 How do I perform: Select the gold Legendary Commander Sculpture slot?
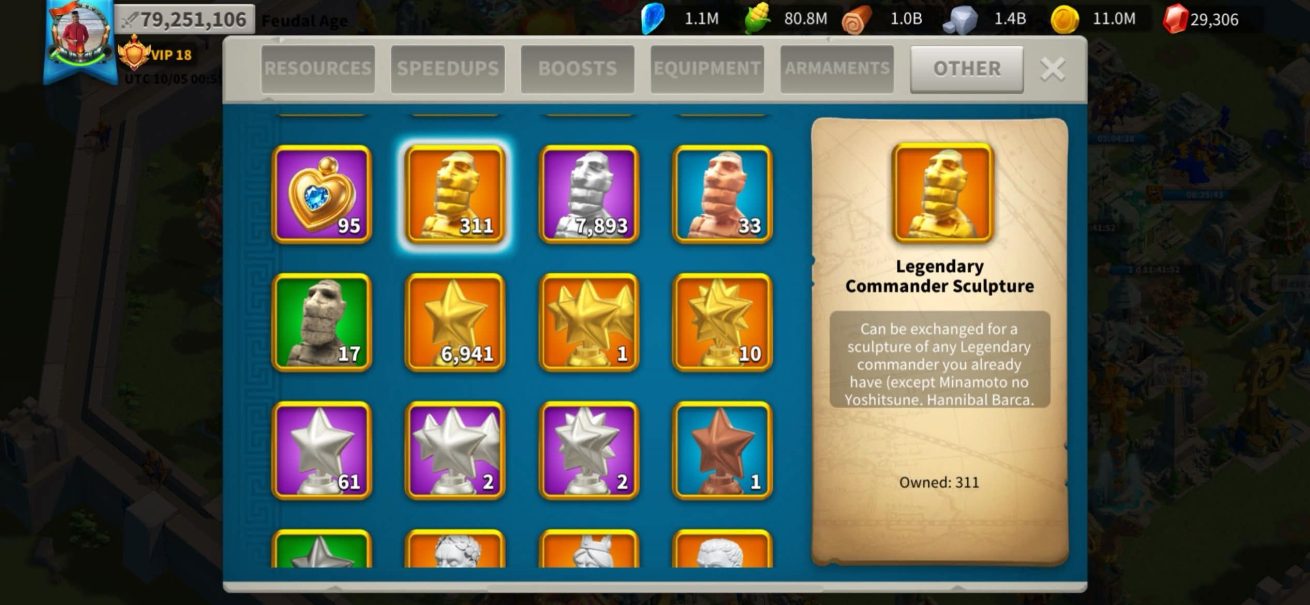[x=455, y=194]
